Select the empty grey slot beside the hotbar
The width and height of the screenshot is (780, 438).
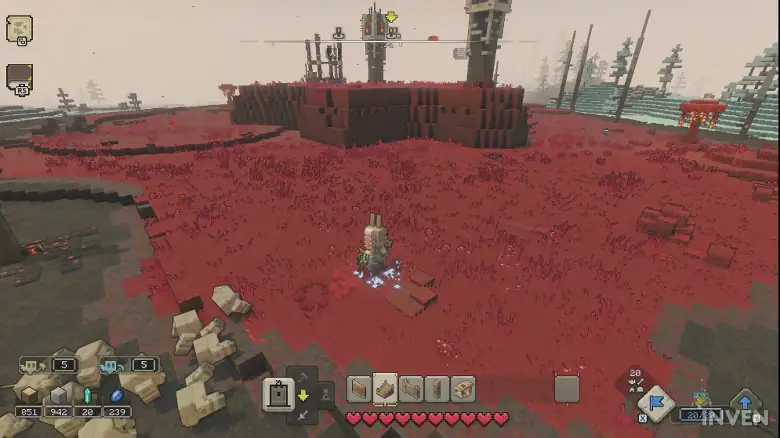(x=567, y=389)
